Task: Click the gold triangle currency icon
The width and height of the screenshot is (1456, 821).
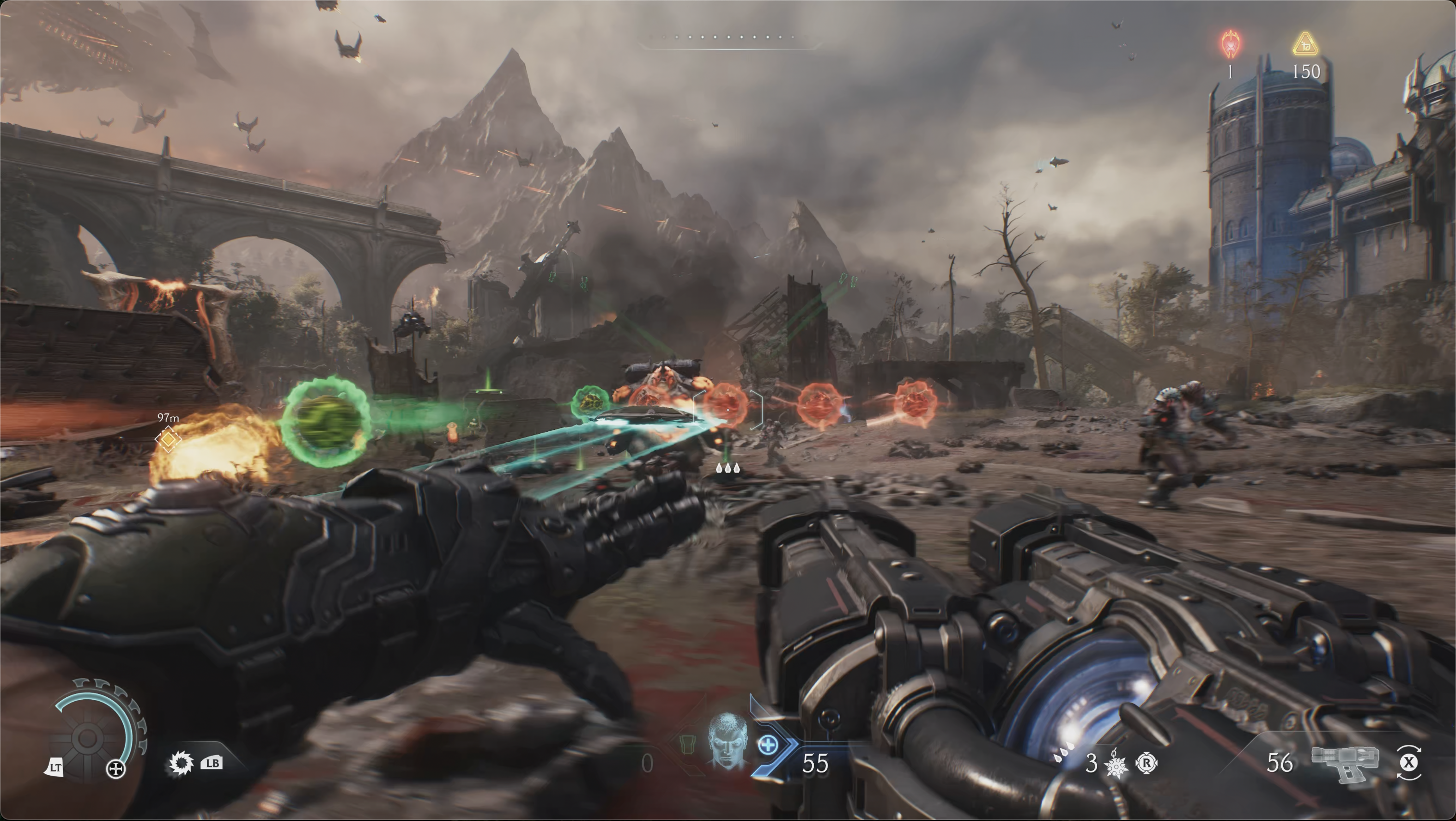Action: (x=1306, y=44)
